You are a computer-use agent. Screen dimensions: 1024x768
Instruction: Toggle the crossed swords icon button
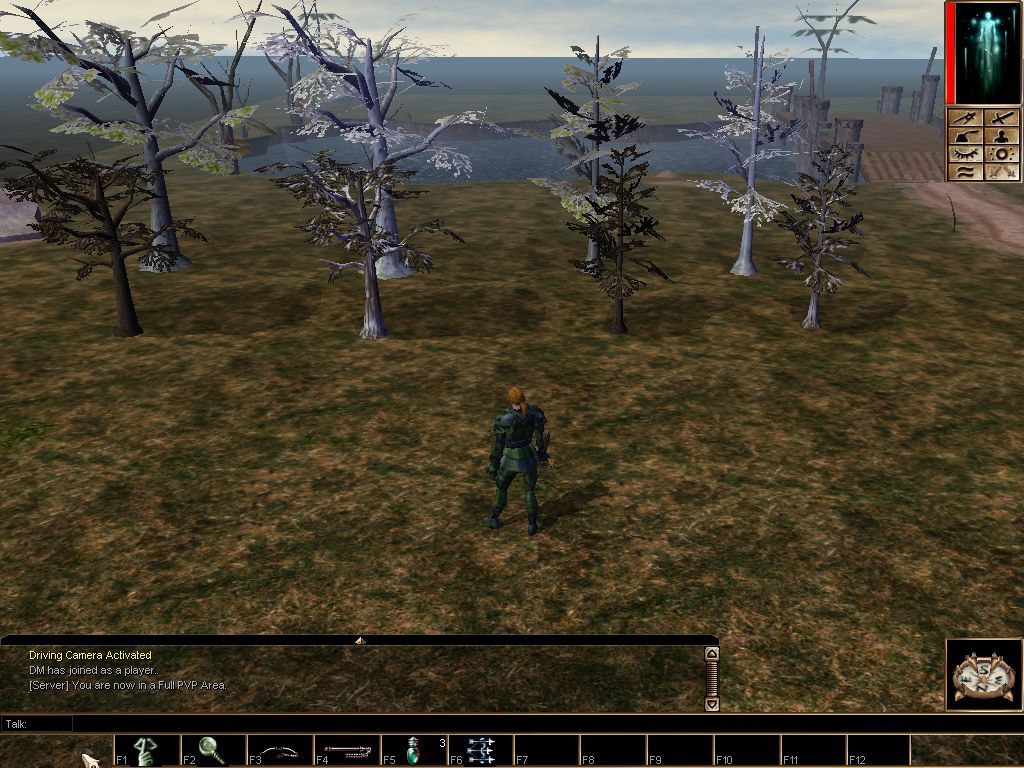[x=1001, y=172]
